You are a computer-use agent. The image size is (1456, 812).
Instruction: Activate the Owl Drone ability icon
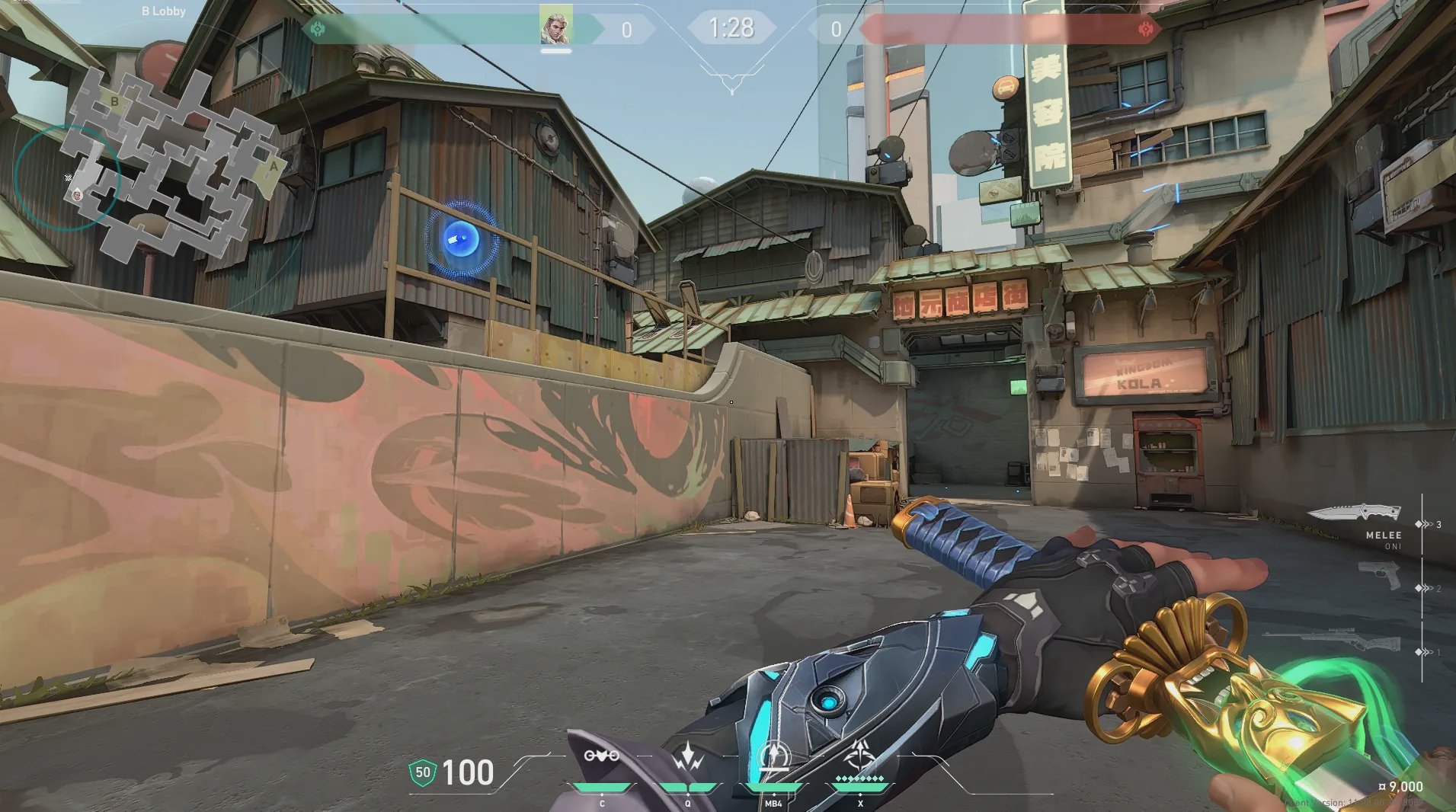[x=601, y=756]
